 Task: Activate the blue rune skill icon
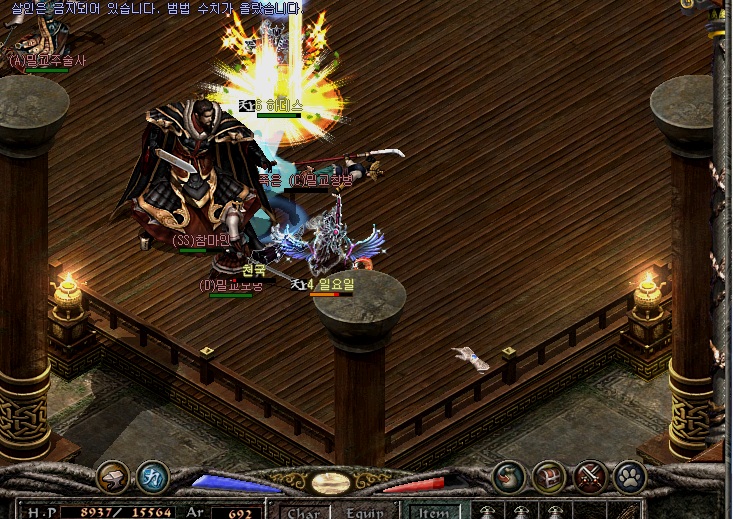(152, 476)
